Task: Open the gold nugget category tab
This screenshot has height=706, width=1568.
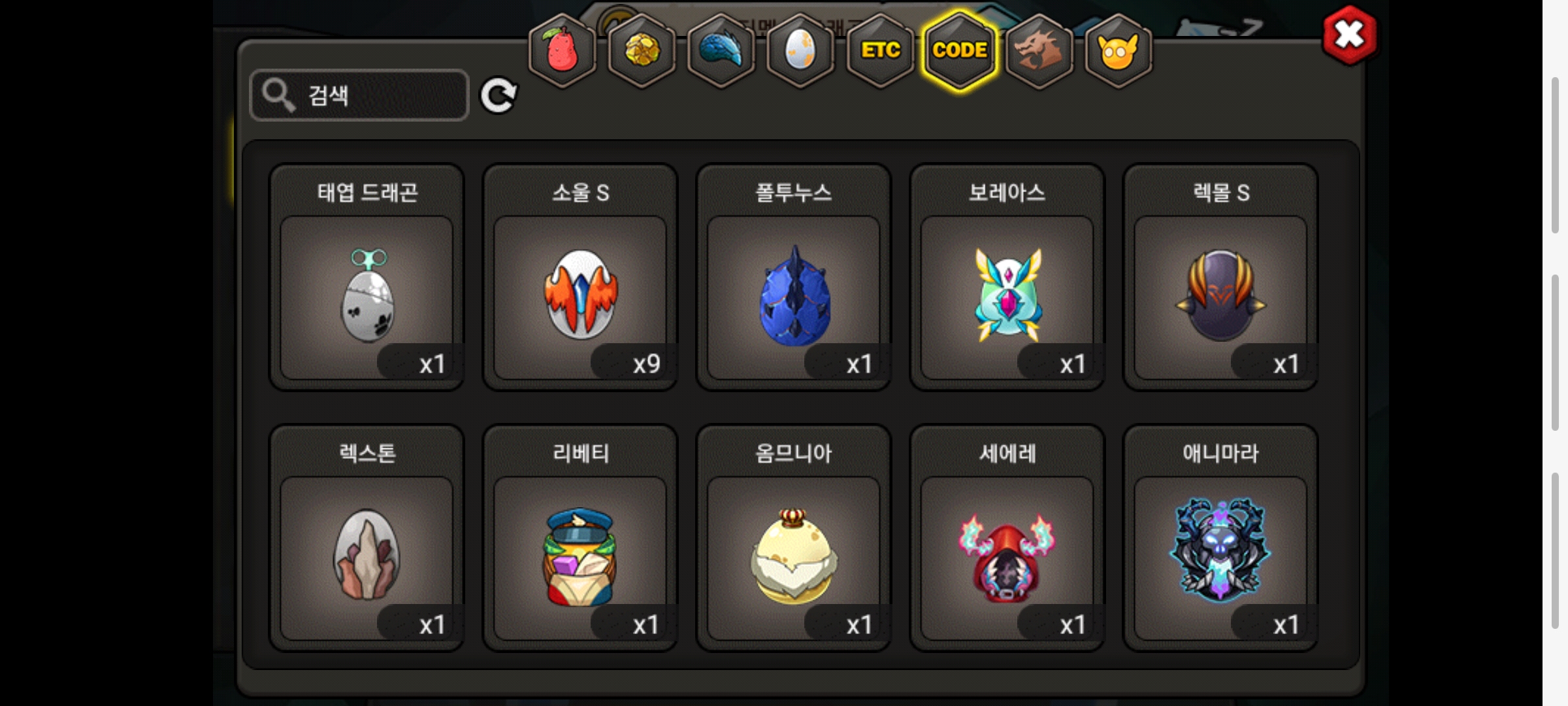Action: 642,50
